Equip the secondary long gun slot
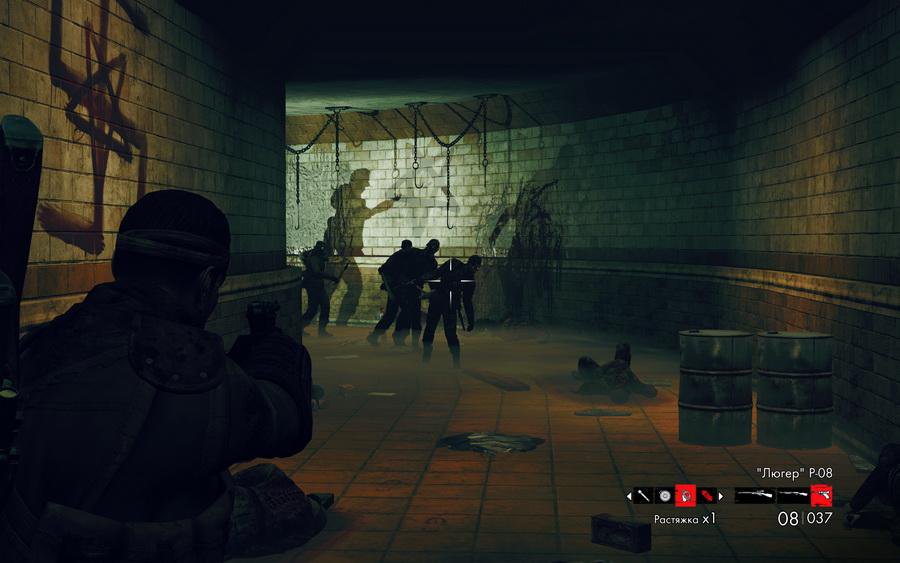The width and height of the screenshot is (900, 563). click(792, 495)
